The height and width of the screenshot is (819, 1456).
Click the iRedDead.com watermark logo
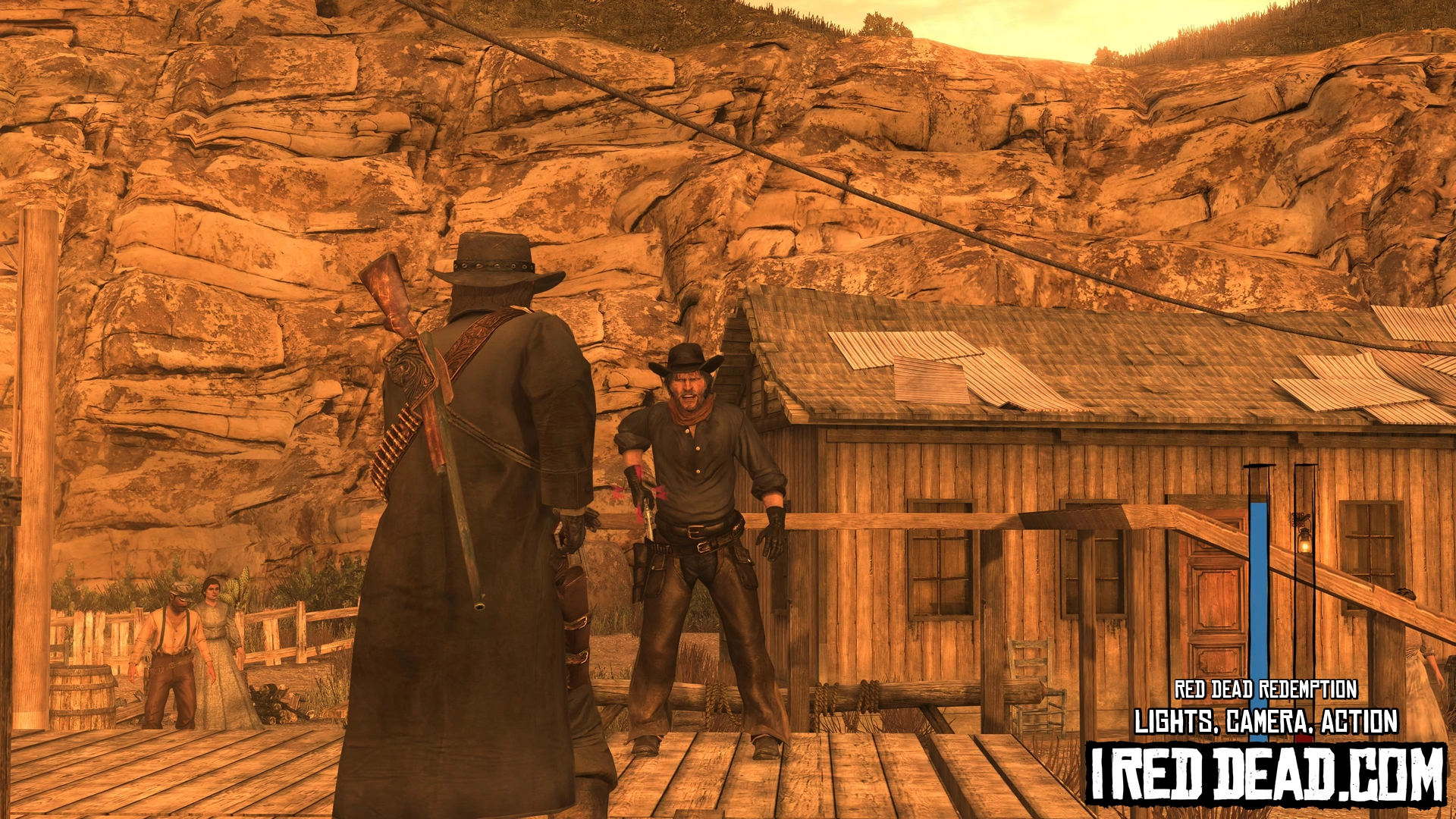tap(1266, 774)
